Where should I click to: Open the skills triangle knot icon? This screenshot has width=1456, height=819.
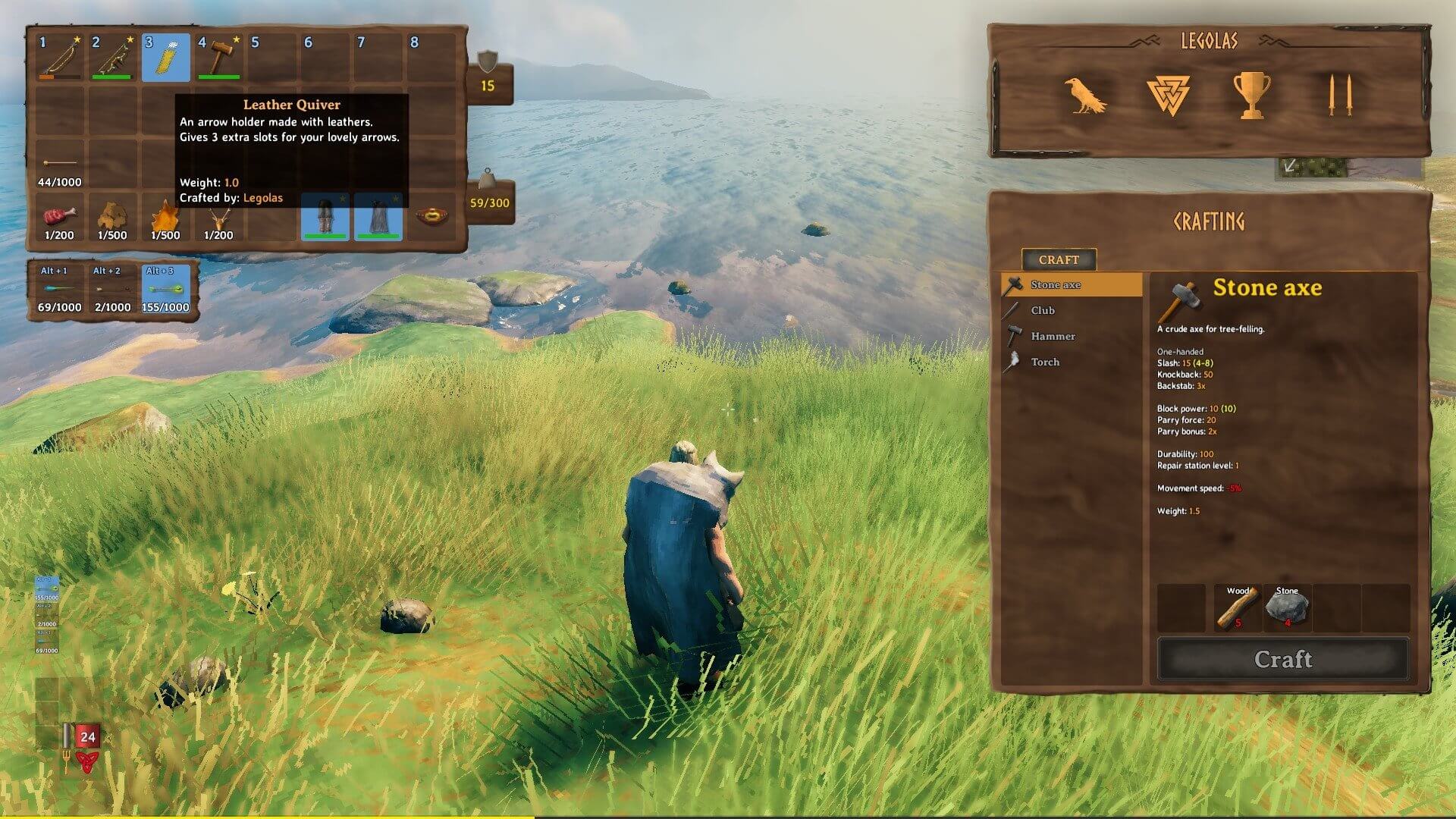[1168, 96]
